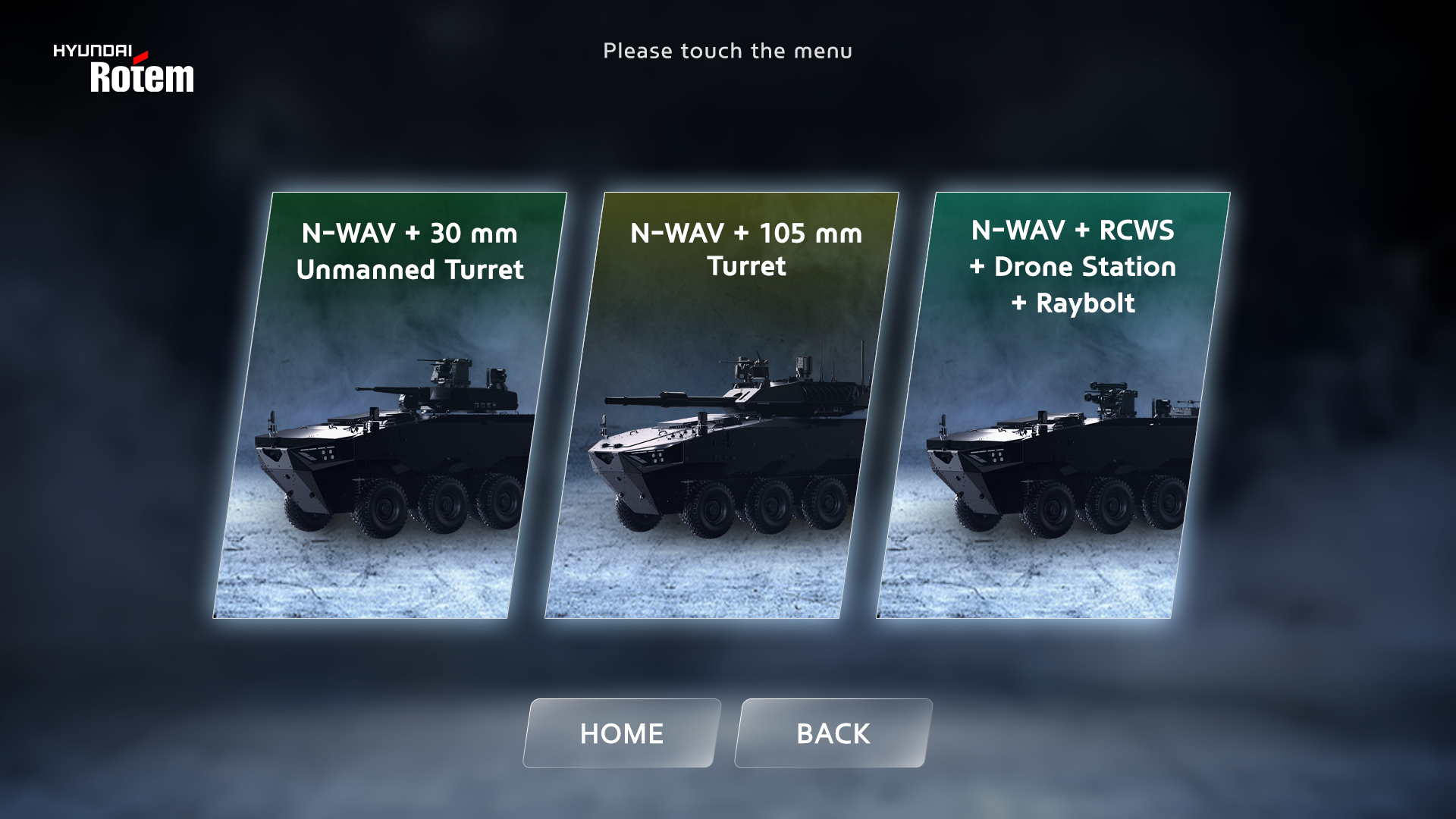Open the N-WAV + RCWS Drone Station card
The width and height of the screenshot is (1456, 819).
click(1053, 405)
